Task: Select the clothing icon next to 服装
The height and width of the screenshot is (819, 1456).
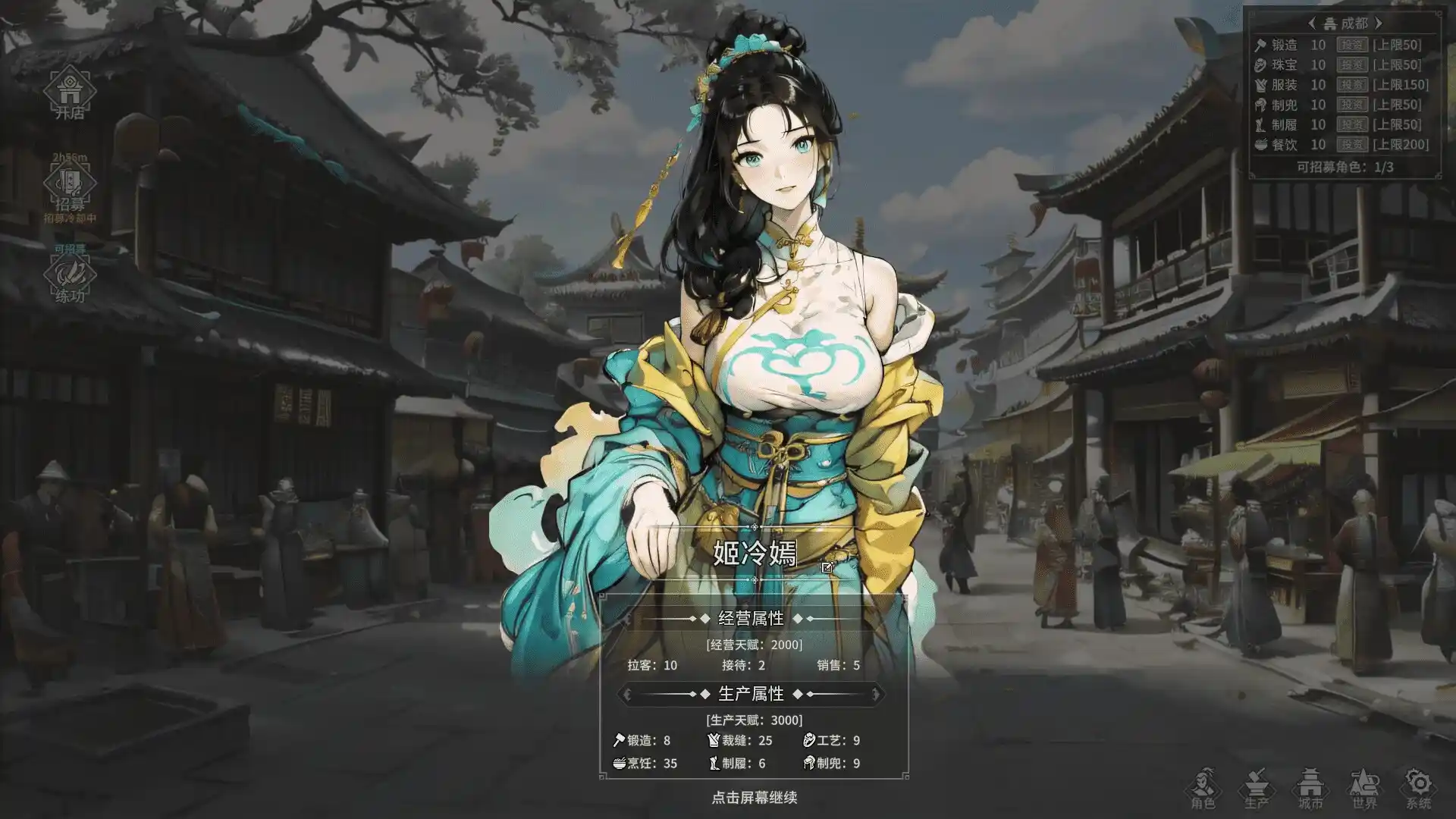Action: 1261,86
